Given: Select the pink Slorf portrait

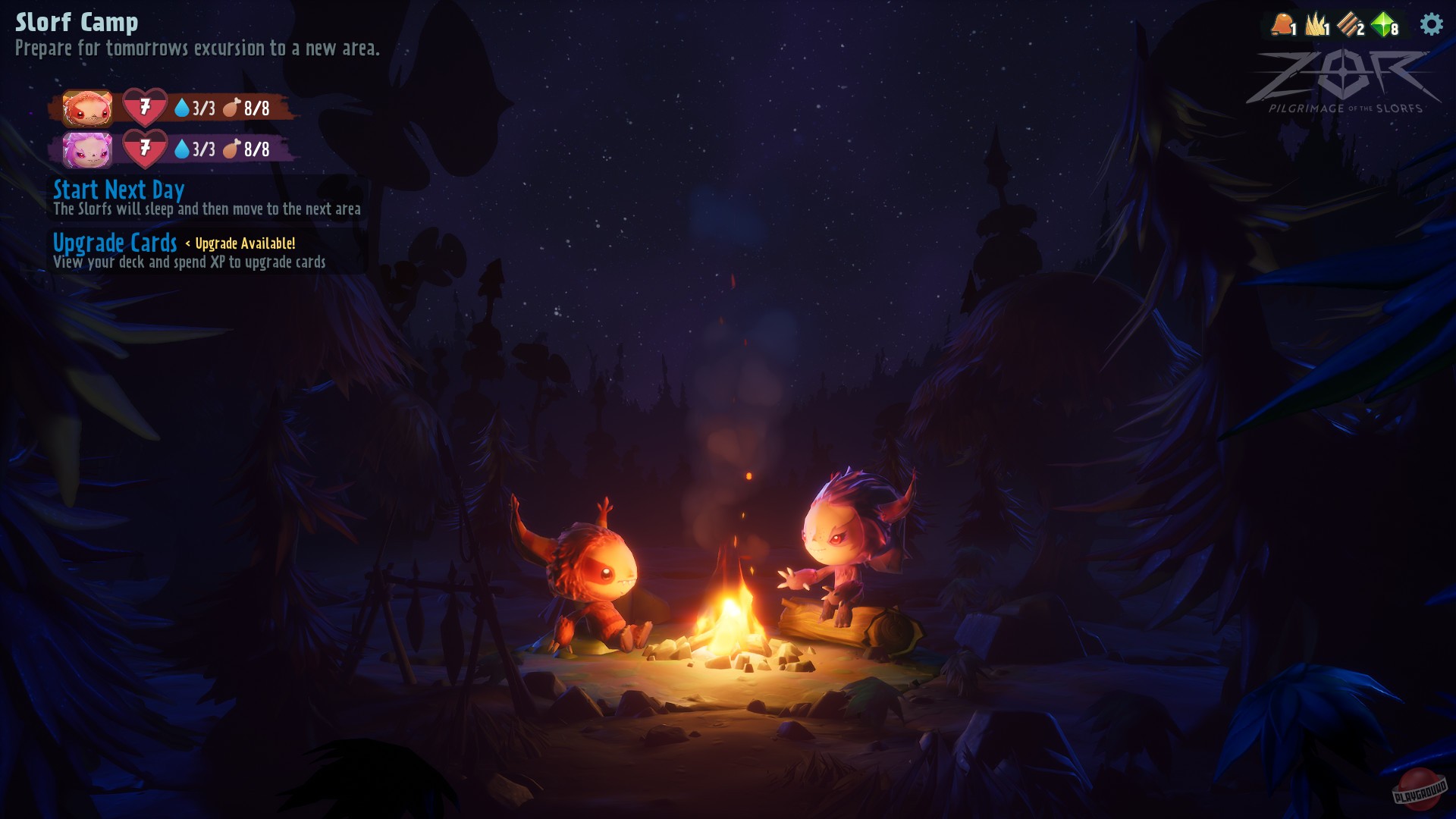Looking at the screenshot, I should tap(87, 150).
